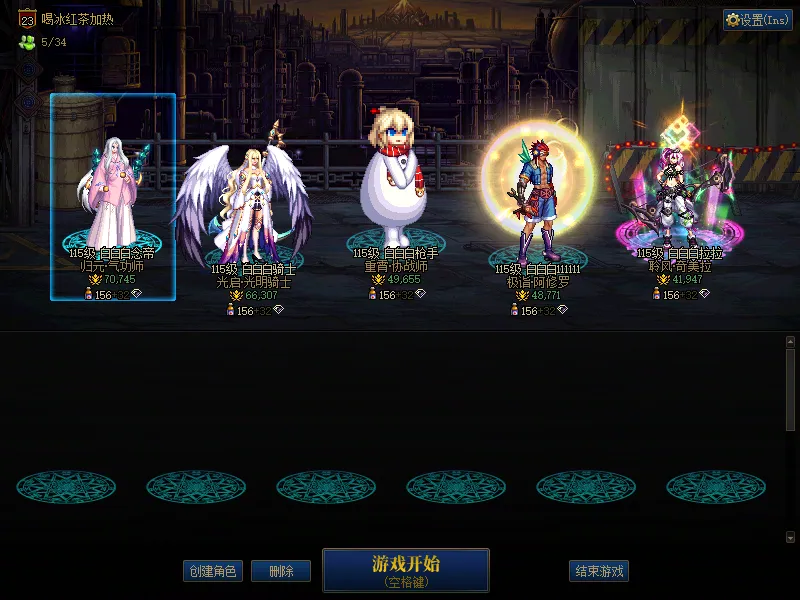This screenshot has height=600, width=800.
Task: Select the snowman-costumed 重霄·协战师 character
Action: (395, 190)
